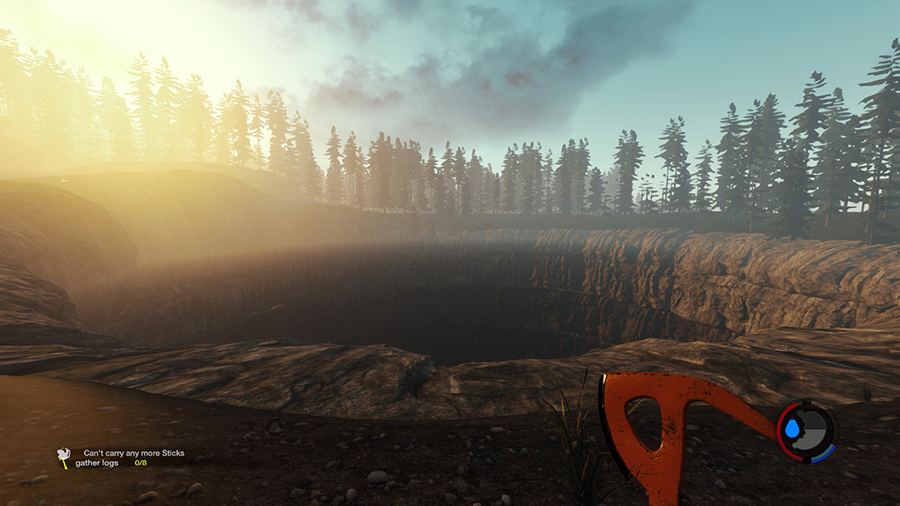Click the small axe icon beside the objective
This screenshot has height=506, width=900.
(x=64, y=458)
